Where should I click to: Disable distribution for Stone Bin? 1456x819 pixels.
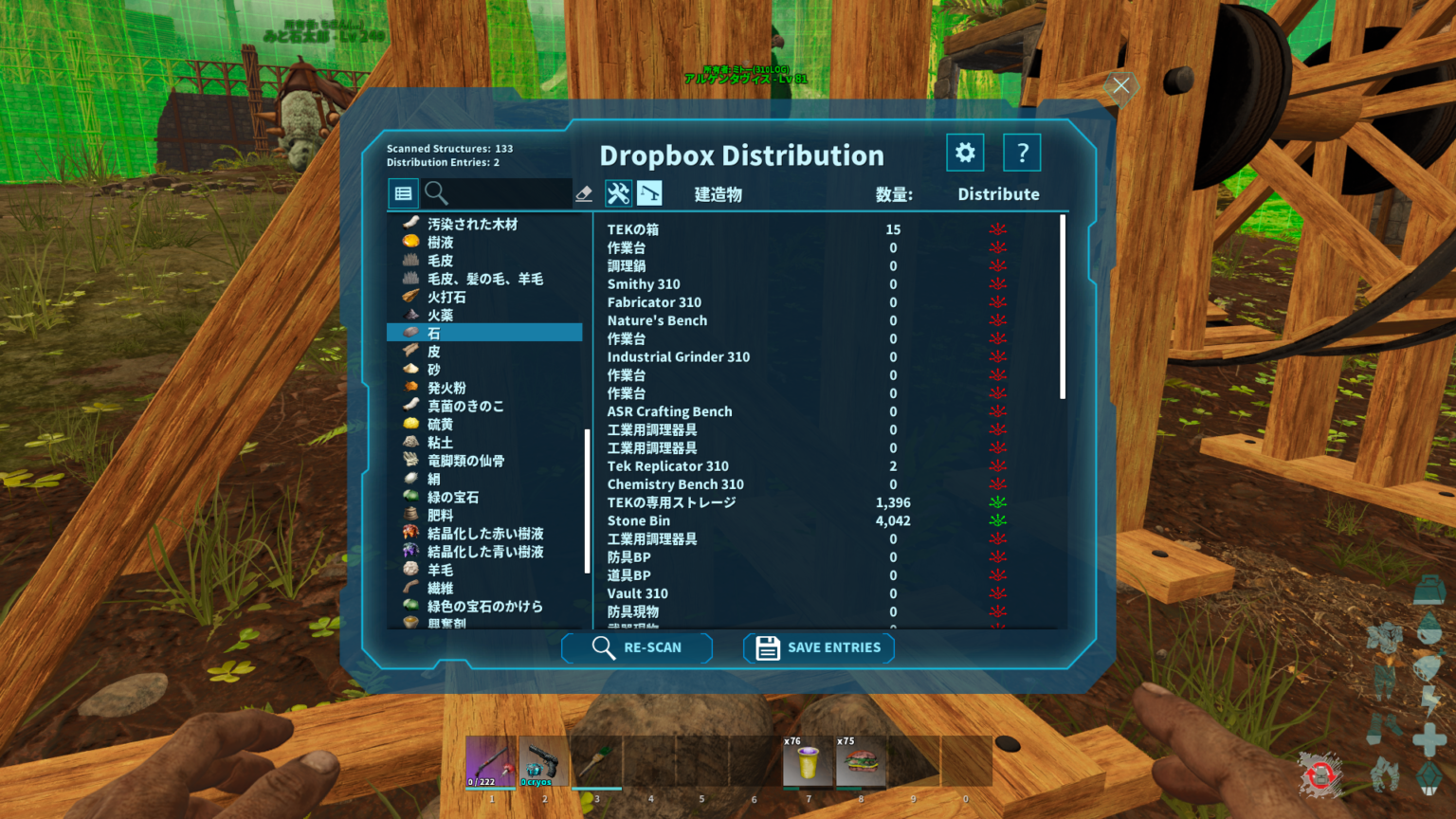[997, 519]
